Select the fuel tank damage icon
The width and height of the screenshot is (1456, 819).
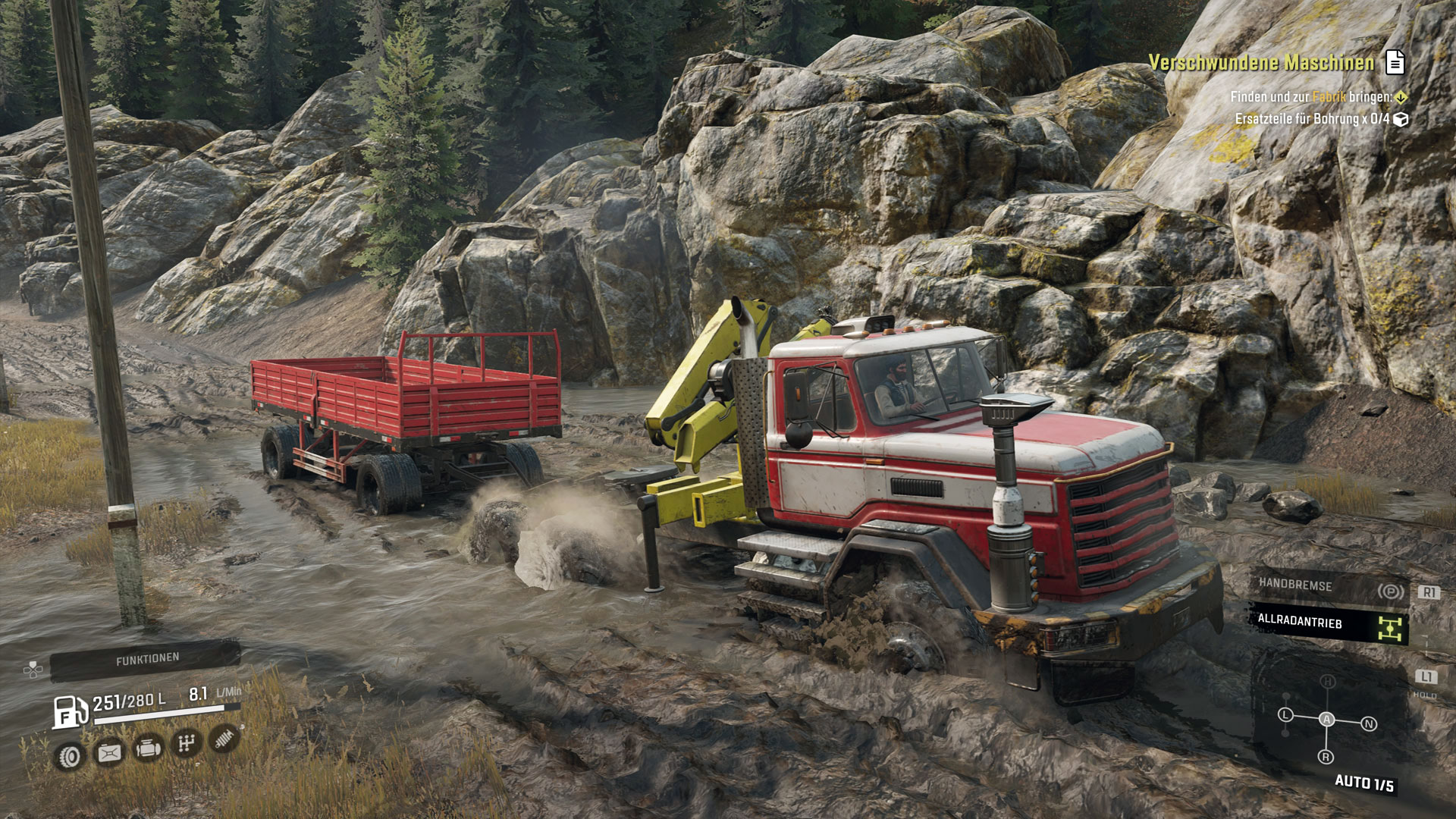point(109,752)
